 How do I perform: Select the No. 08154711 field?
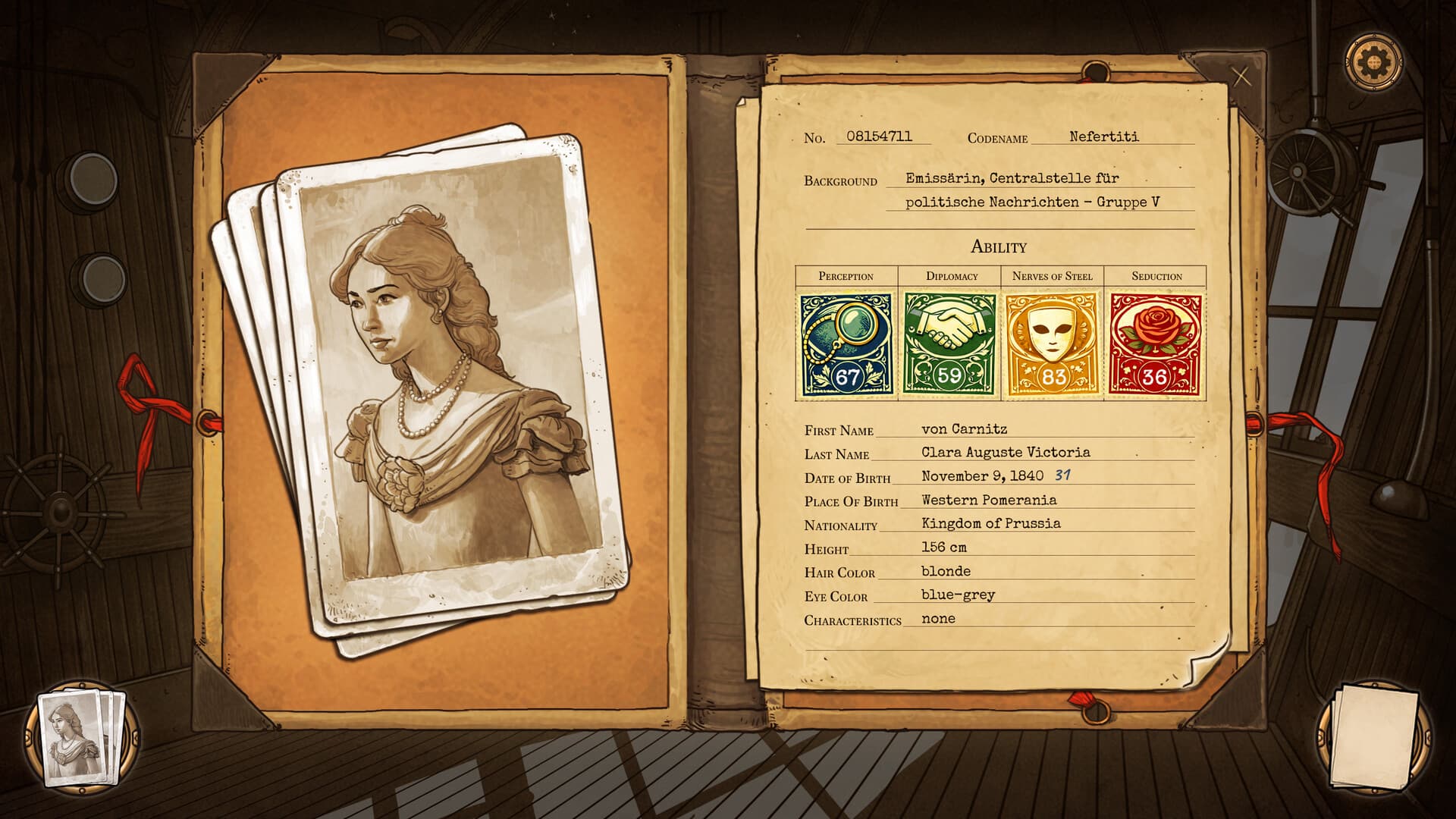coord(880,136)
